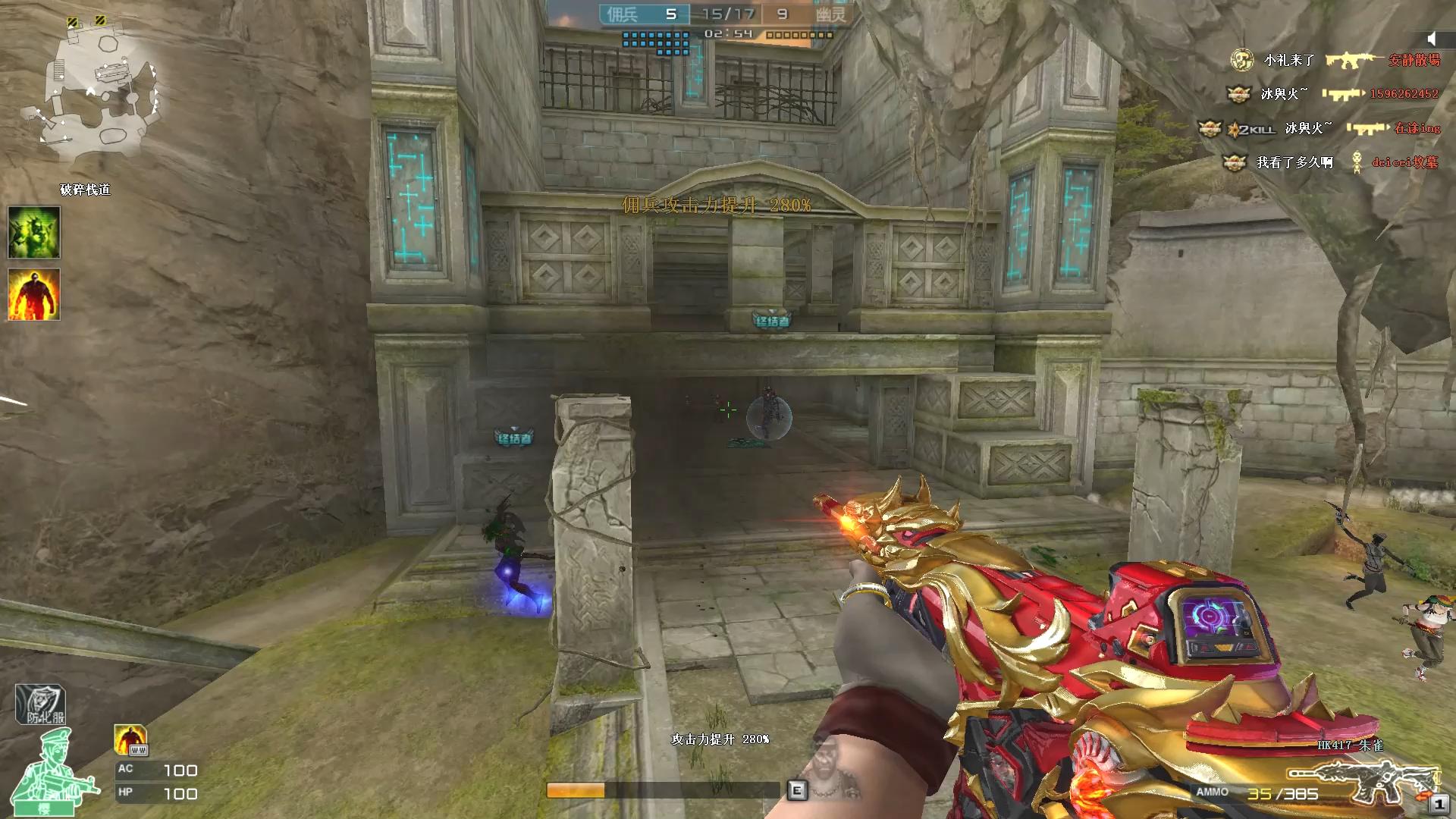The height and width of the screenshot is (819, 1456).
Task: Click the small flaming figure buff icon
Action: click(x=130, y=739)
